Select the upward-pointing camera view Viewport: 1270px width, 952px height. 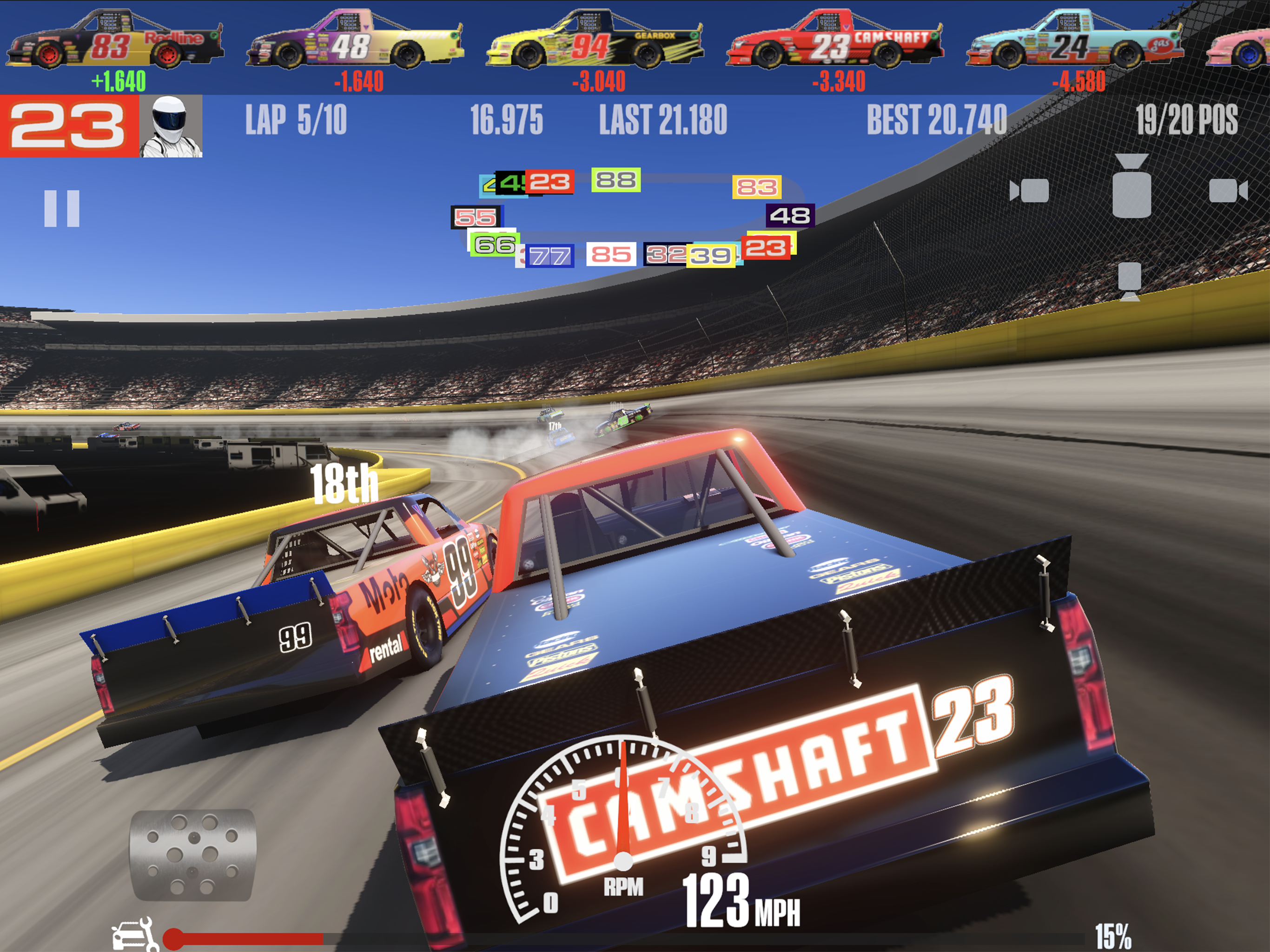coord(1131,186)
